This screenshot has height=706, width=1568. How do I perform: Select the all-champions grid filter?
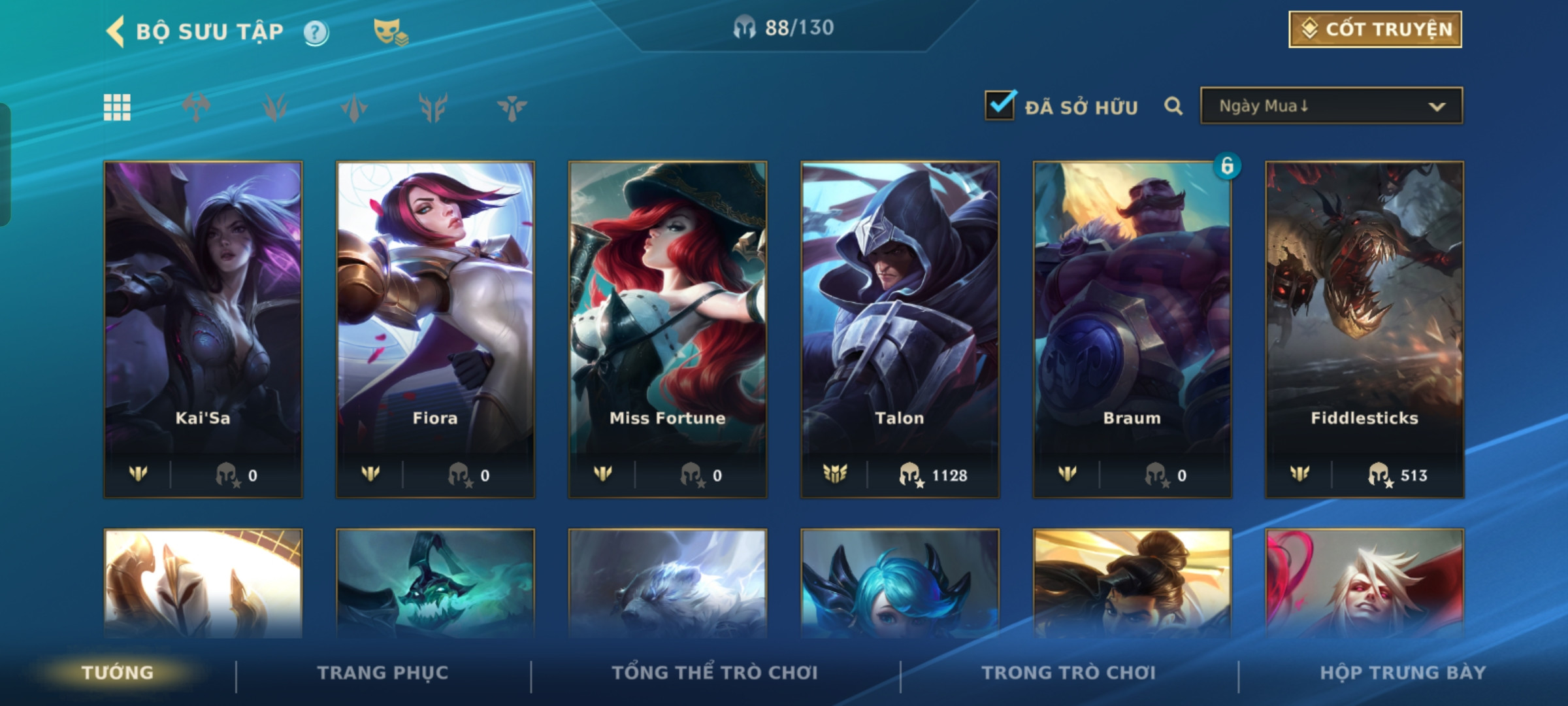point(117,107)
